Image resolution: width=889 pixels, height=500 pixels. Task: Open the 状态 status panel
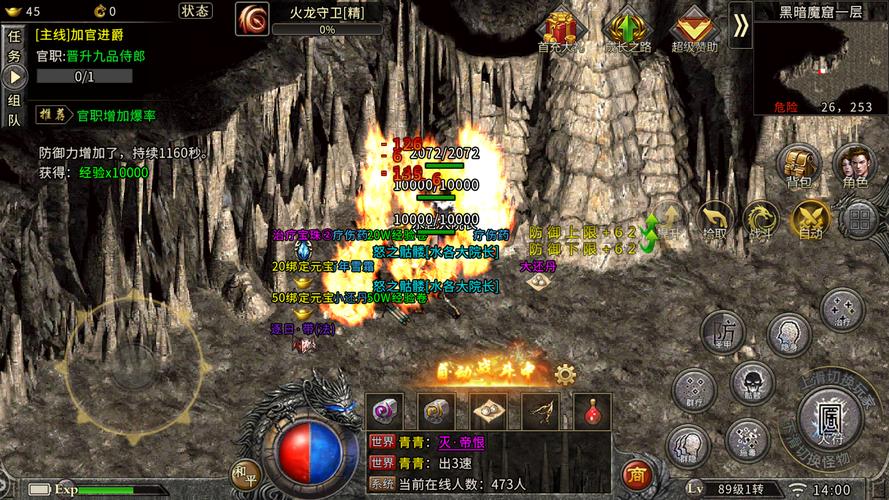tap(195, 11)
